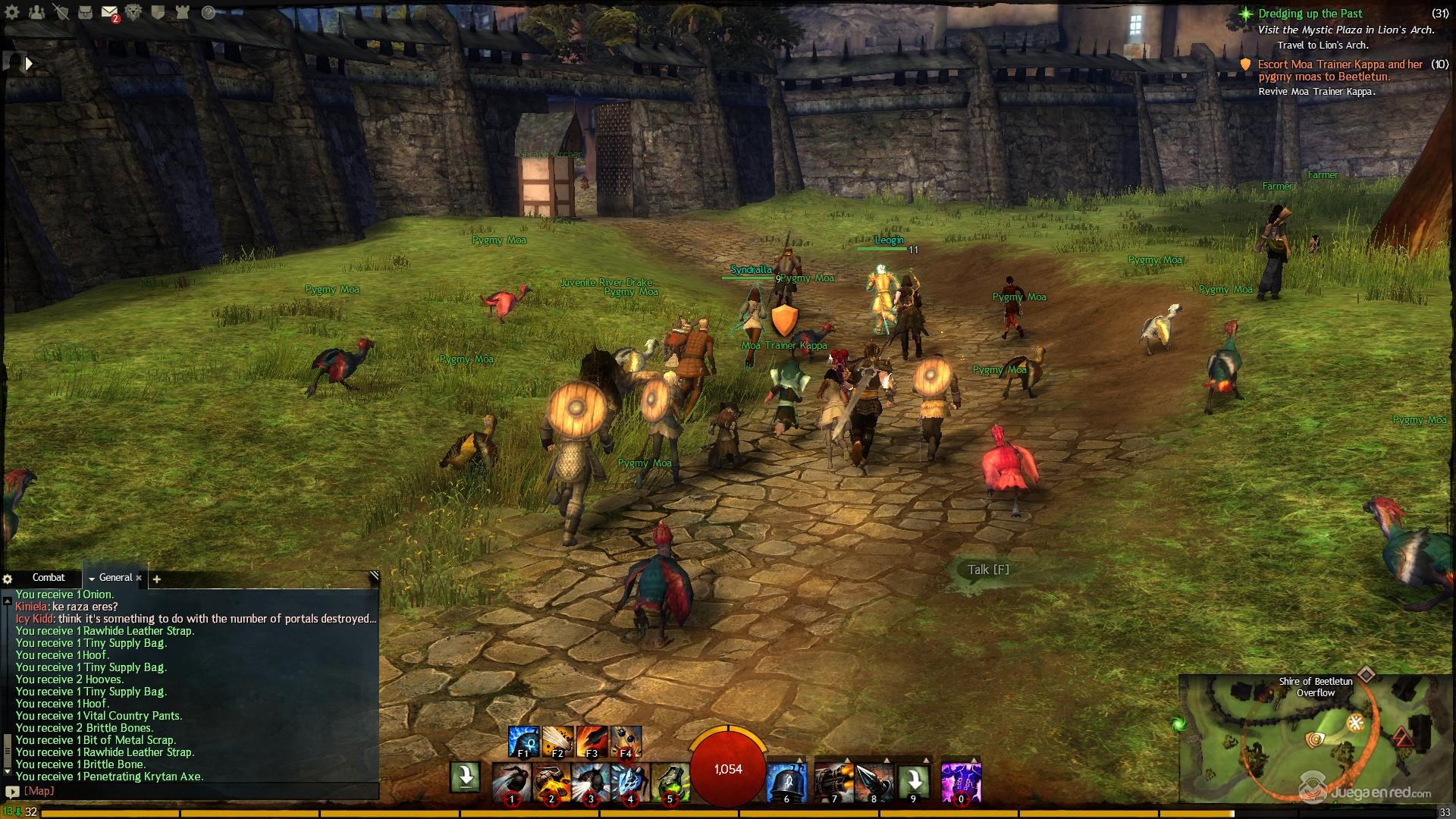
Task: Open the Black Lion trading post lion icon
Action: [x=133, y=12]
